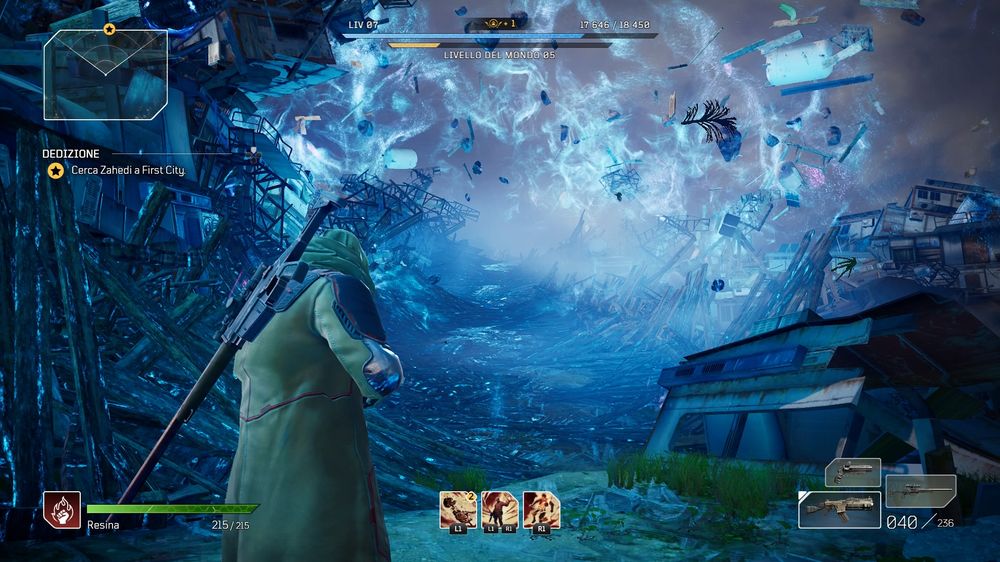1000x562 pixels.
Task: Use the middle skill with standing figure
Action: point(499,509)
